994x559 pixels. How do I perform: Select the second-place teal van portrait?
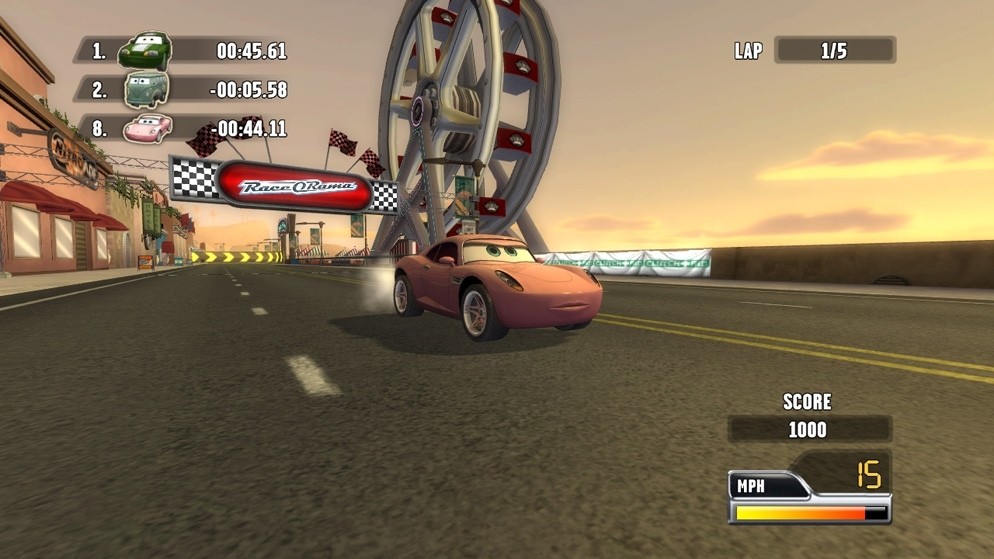pos(145,89)
